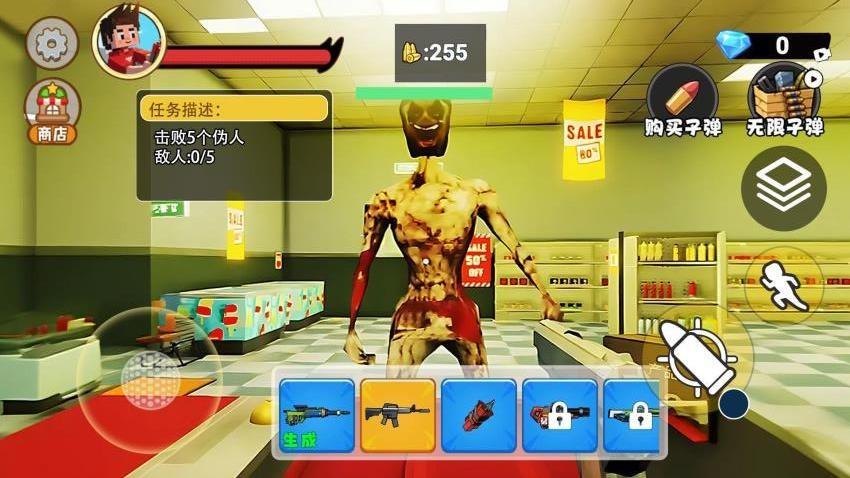The image size is (850, 478).
Task: Tap the running figure sprint button
Action: [783, 283]
